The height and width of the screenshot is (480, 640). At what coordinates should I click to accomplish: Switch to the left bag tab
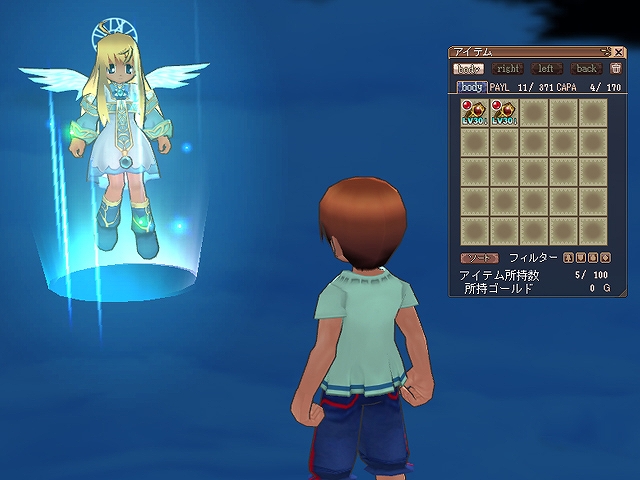pos(546,69)
